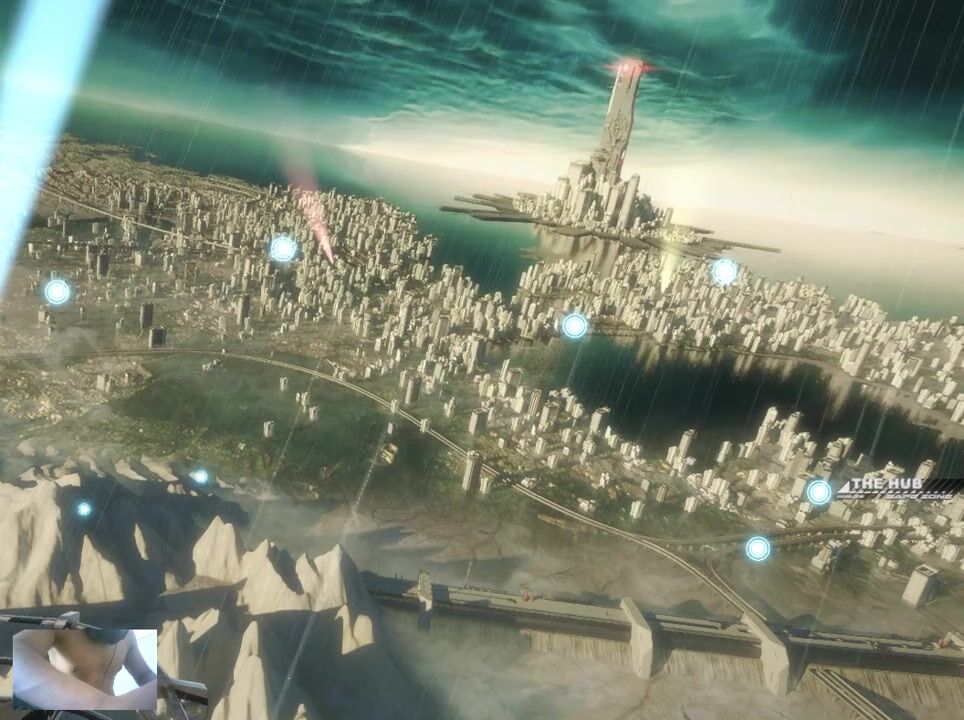Choose the map marker beside the red beam
This screenshot has width=964, height=720.
(283, 249)
